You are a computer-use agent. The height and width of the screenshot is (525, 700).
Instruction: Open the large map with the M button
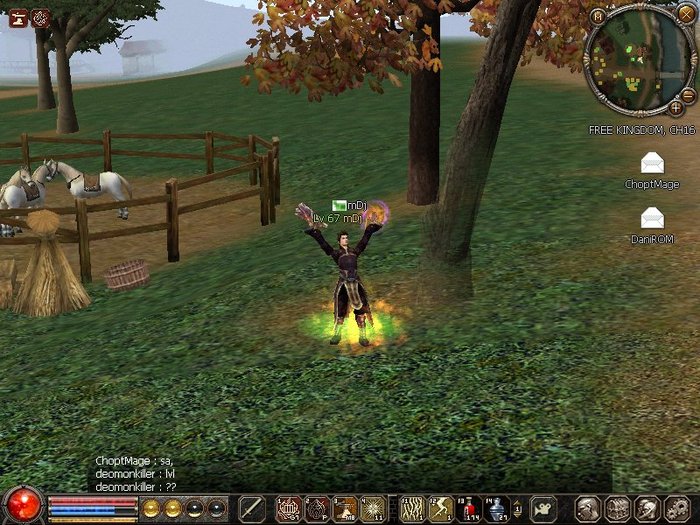pyautogui.click(x=597, y=16)
